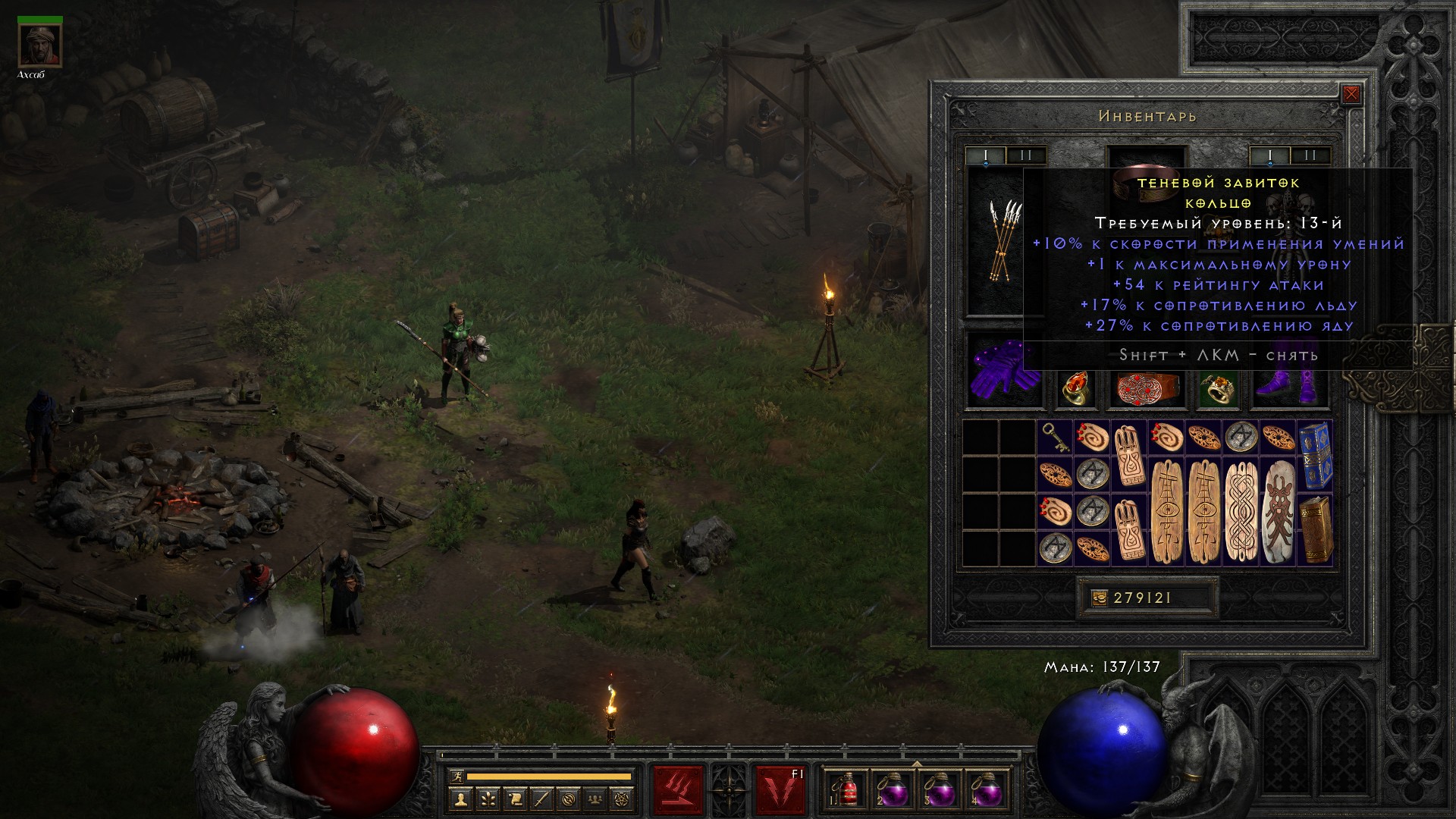The height and width of the screenshot is (819, 1456).
Task: Open the character sheet from mini panel
Action: (460, 799)
